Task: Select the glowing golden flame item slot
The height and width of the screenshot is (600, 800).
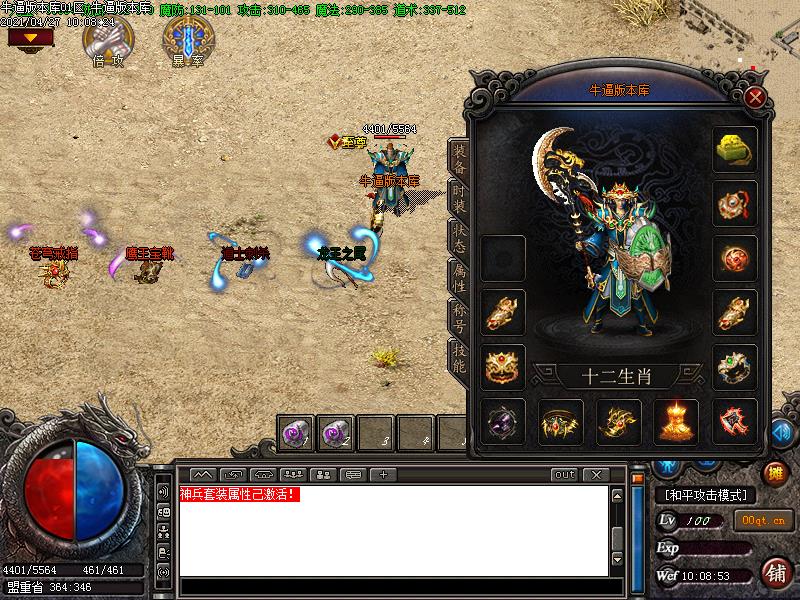Action: (676, 422)
